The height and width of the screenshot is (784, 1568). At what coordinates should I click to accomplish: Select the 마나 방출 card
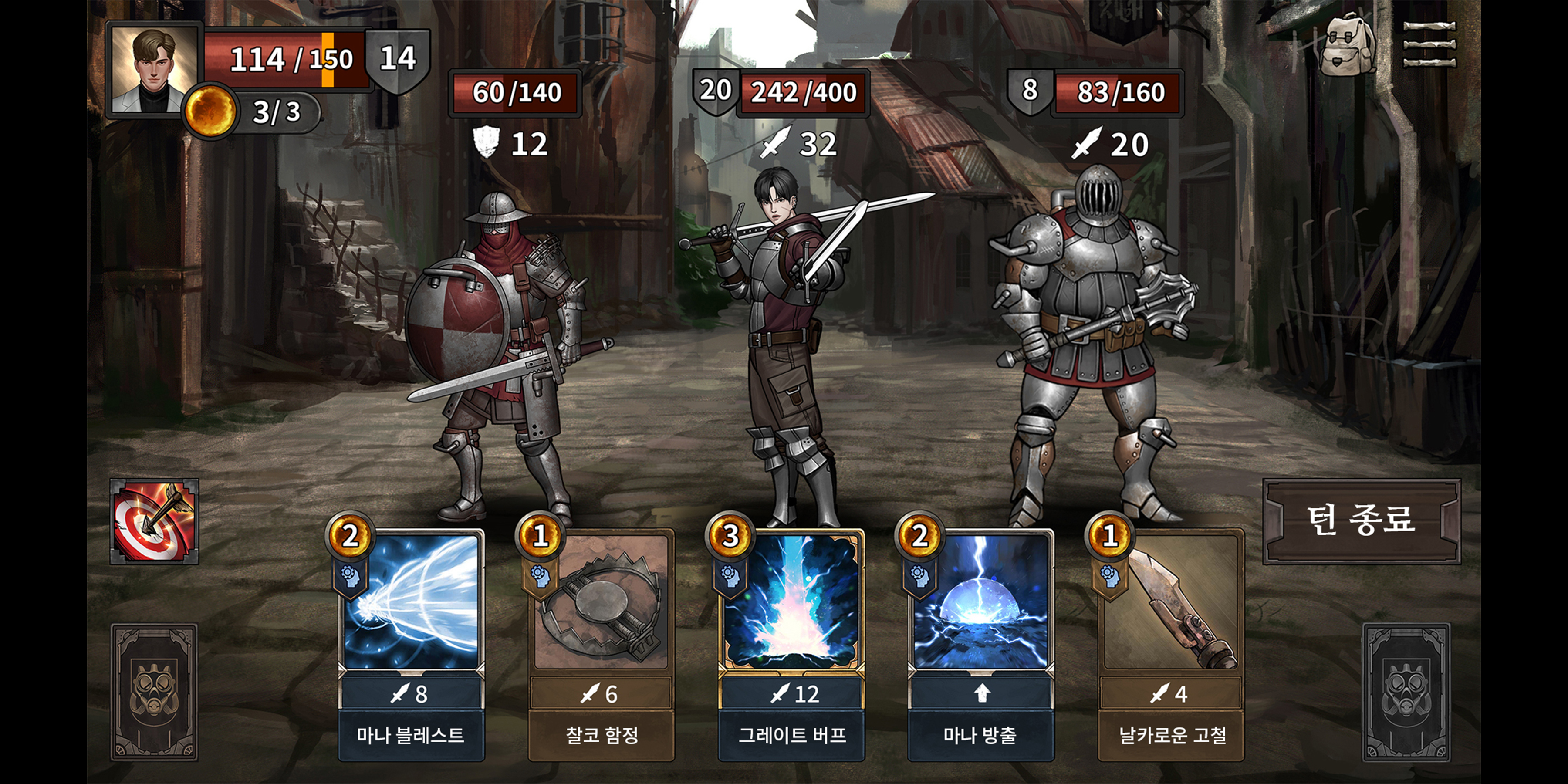[x=980, y=645]
